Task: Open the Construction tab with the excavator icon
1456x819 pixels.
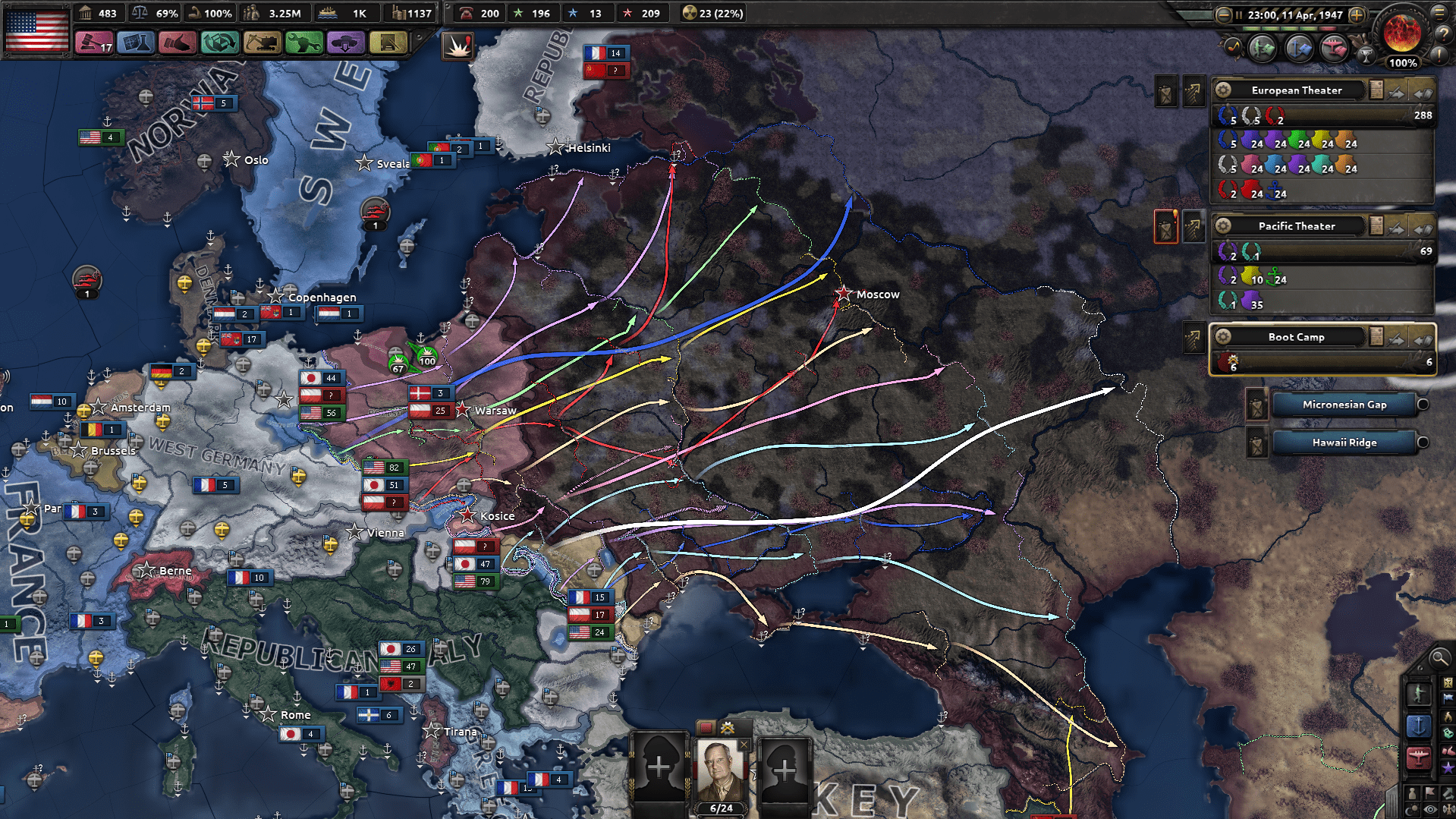Action: [262, 43]
